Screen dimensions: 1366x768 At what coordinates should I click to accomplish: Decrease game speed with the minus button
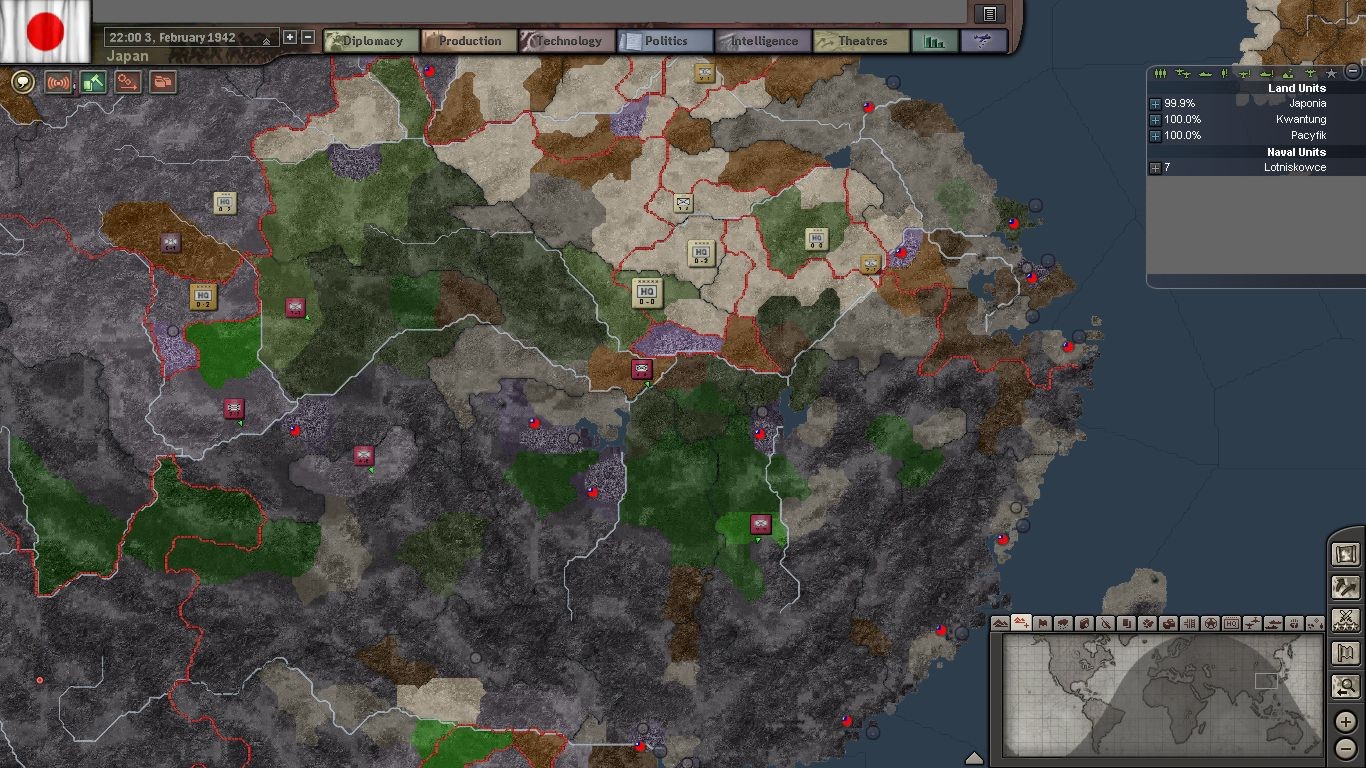click(308, 37)
